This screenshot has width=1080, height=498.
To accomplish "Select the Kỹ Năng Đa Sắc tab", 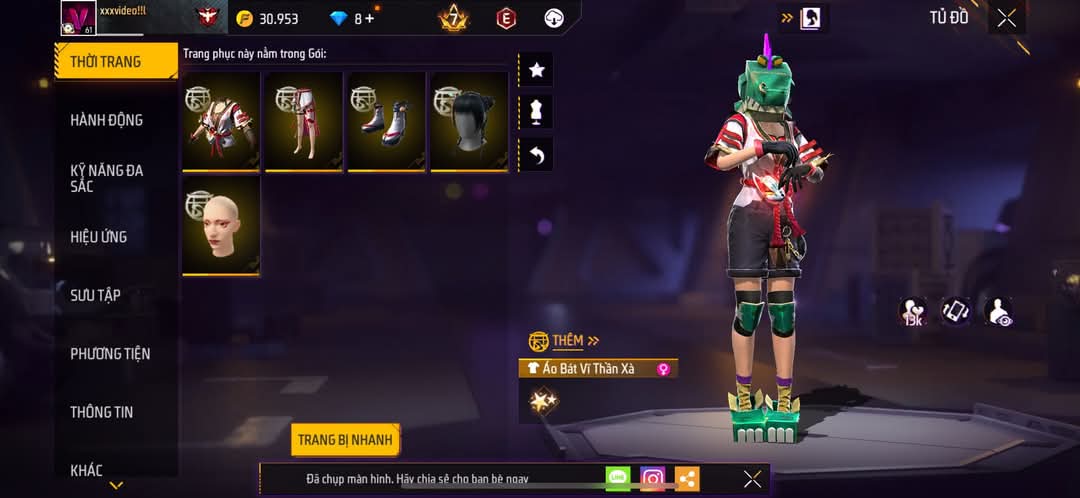I will tap(107, 178).
